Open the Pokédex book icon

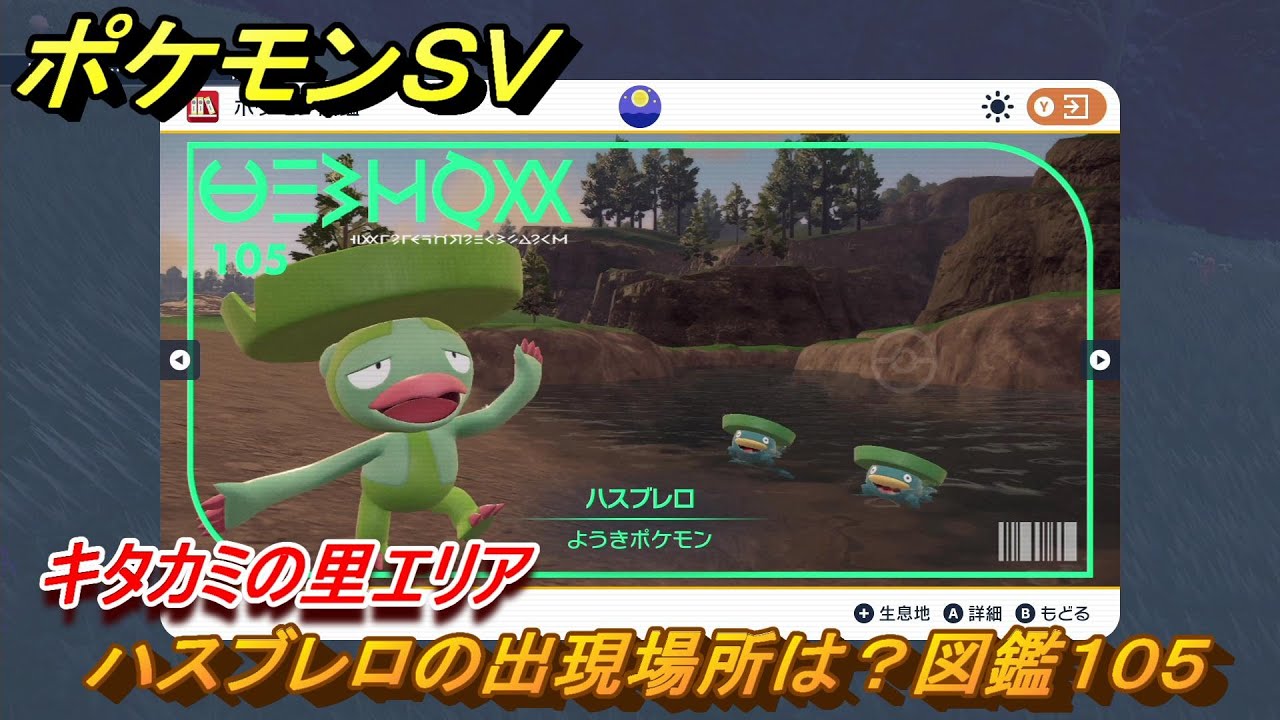[203, 107]
